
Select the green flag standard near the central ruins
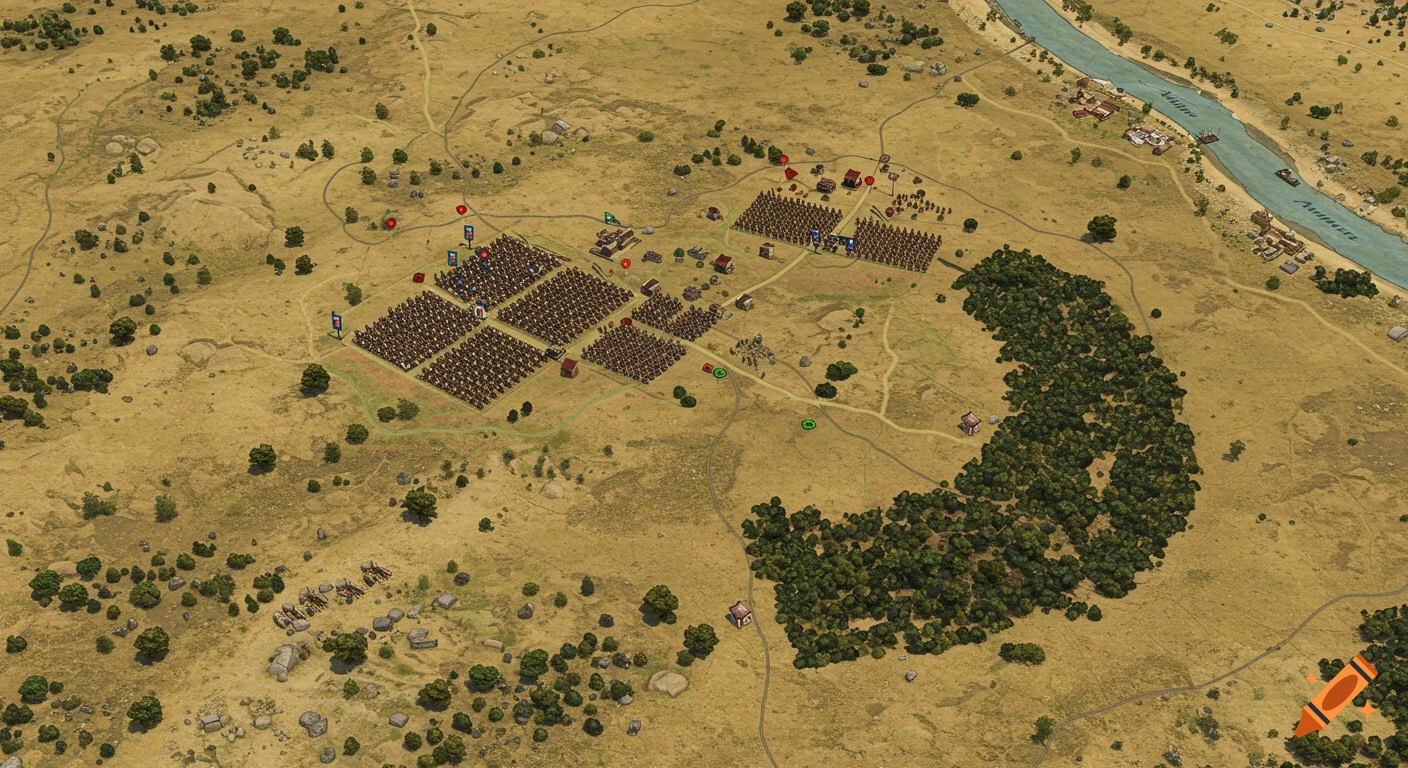pos(609,217)
